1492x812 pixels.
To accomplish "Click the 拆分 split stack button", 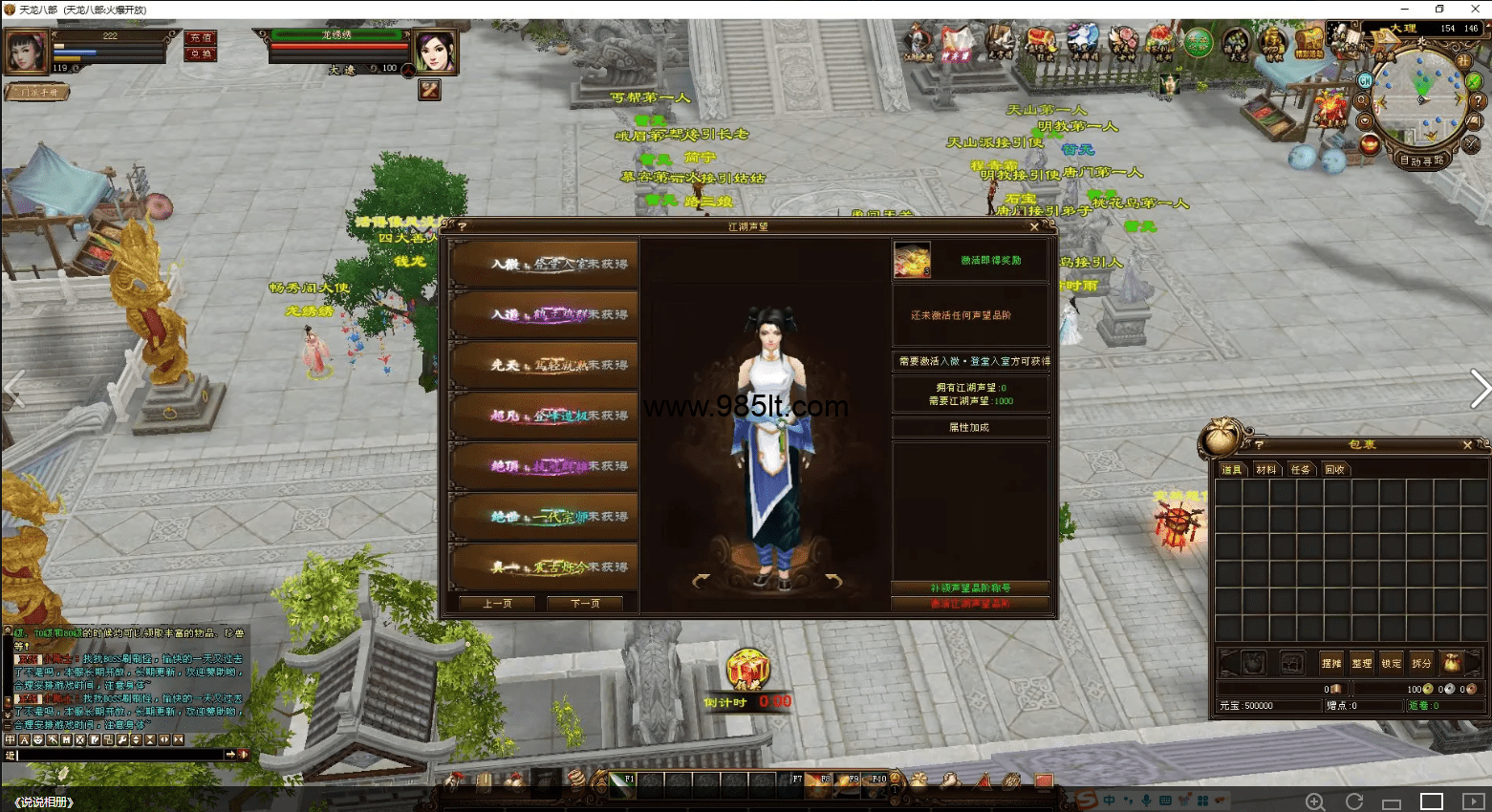I will pos(1422,663).
